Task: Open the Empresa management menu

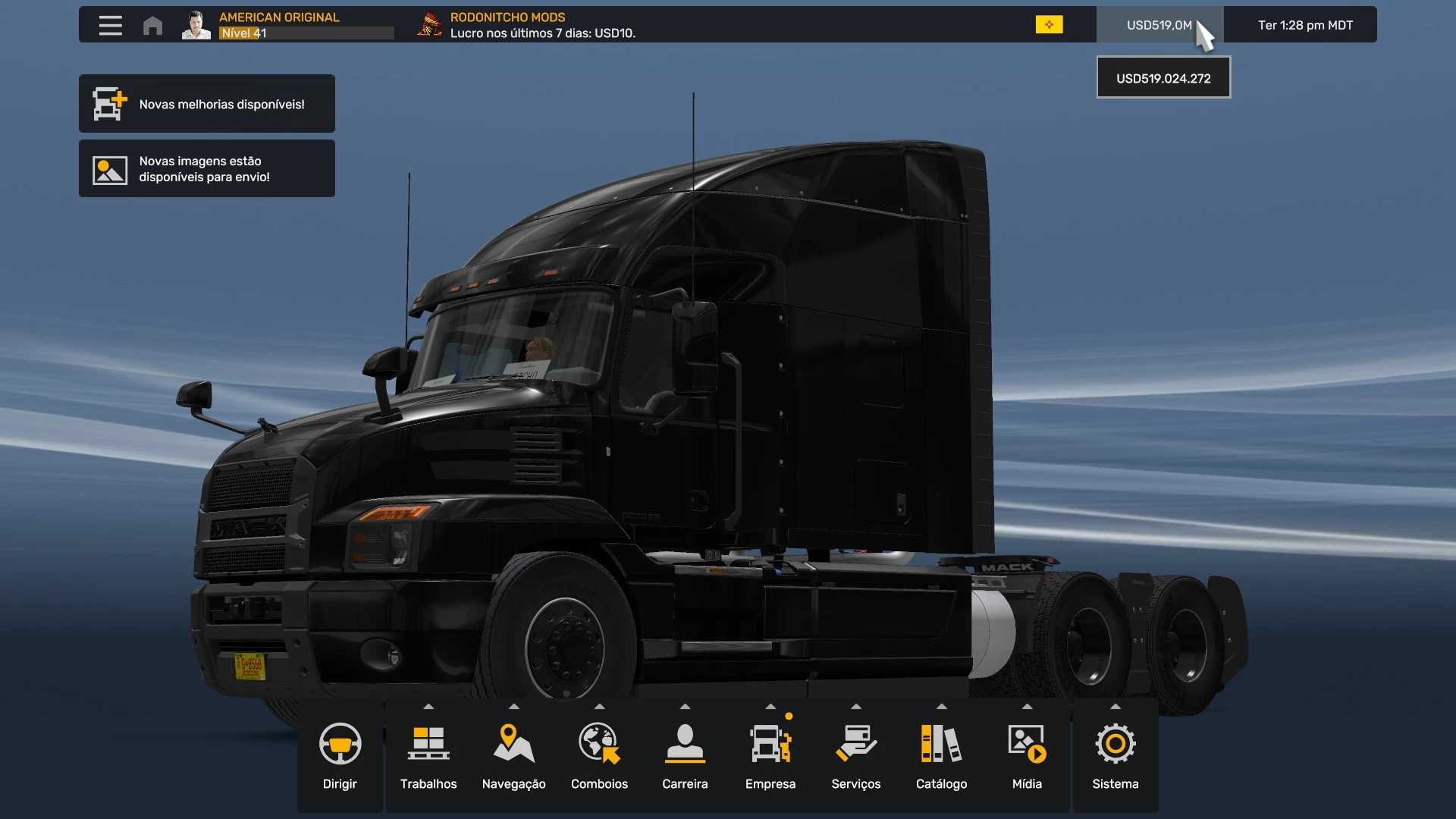Action: pyautogui.click(x=770, y=755)
